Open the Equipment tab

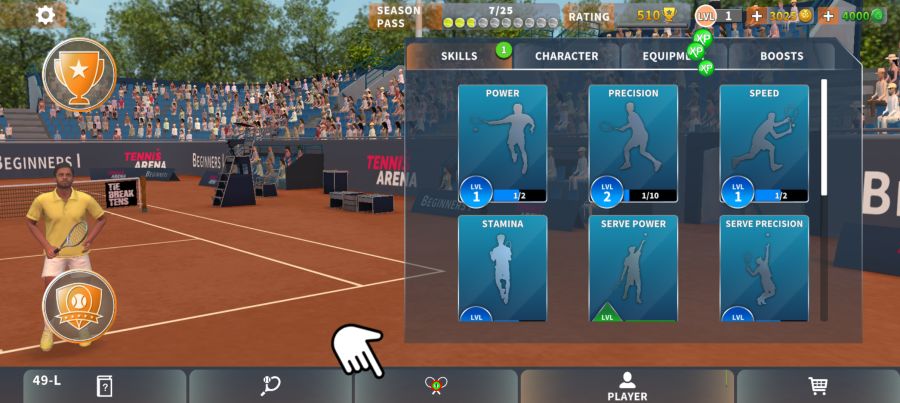click(673, 56)
